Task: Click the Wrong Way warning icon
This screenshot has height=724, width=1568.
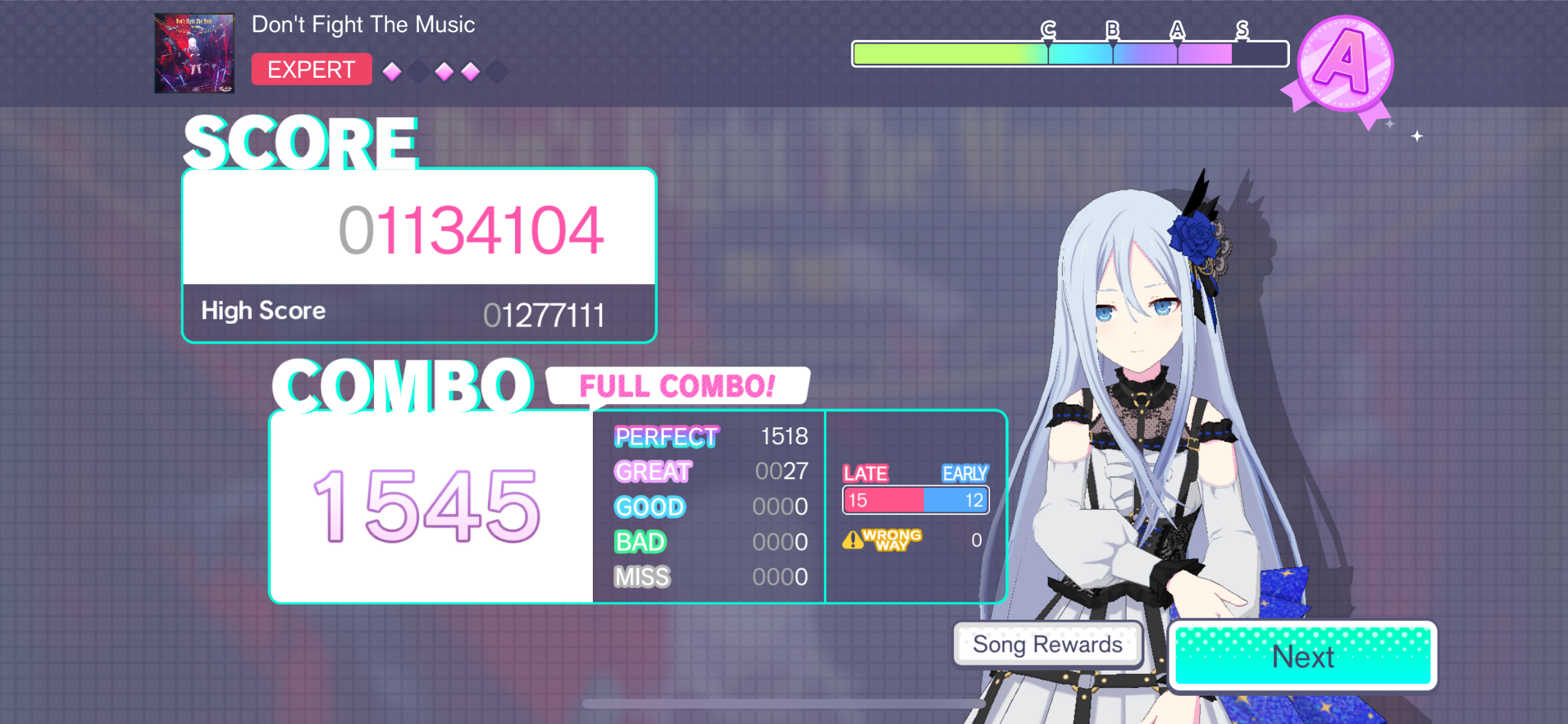Action: point(854,541)
